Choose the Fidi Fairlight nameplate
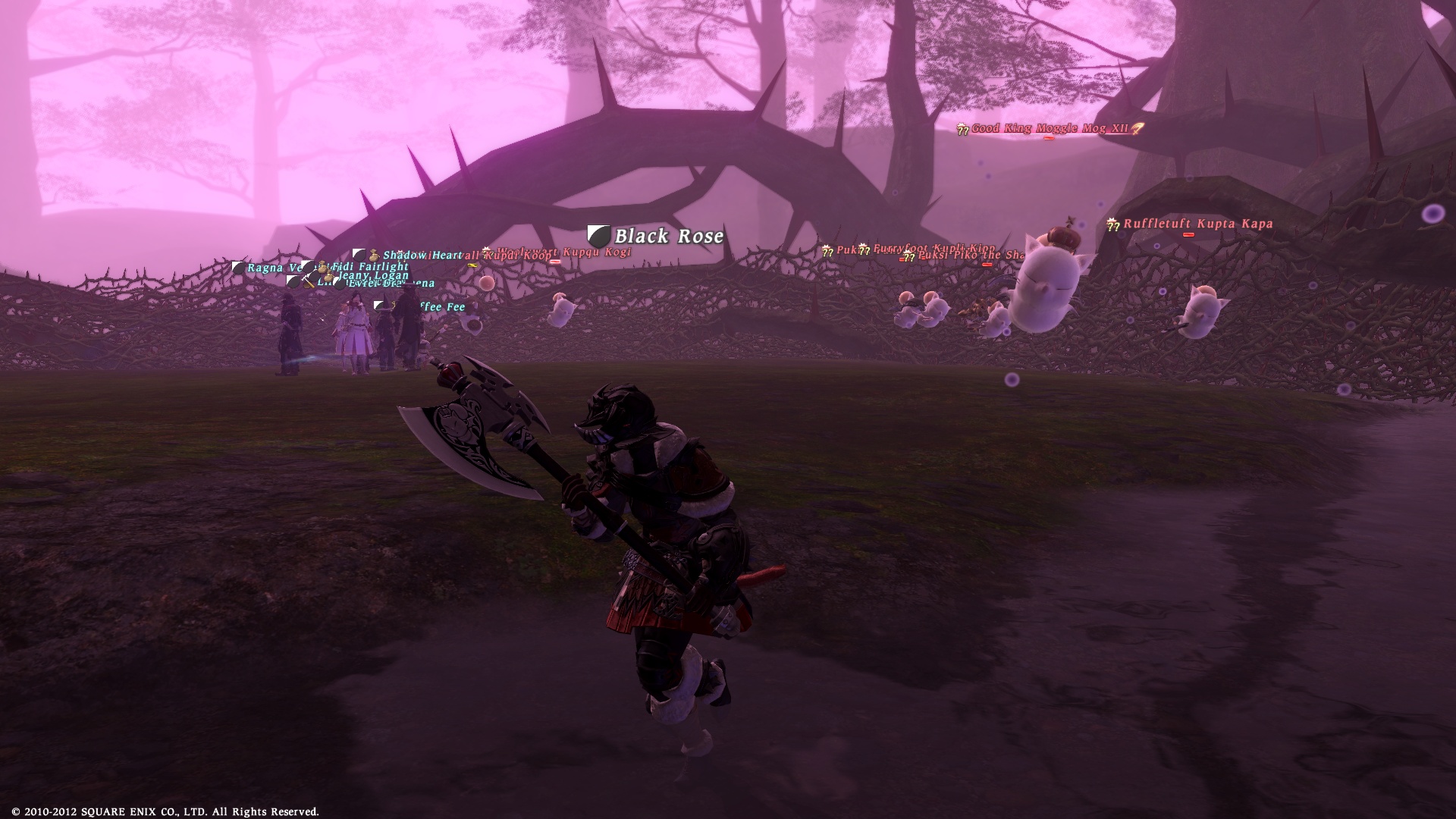 370,267
